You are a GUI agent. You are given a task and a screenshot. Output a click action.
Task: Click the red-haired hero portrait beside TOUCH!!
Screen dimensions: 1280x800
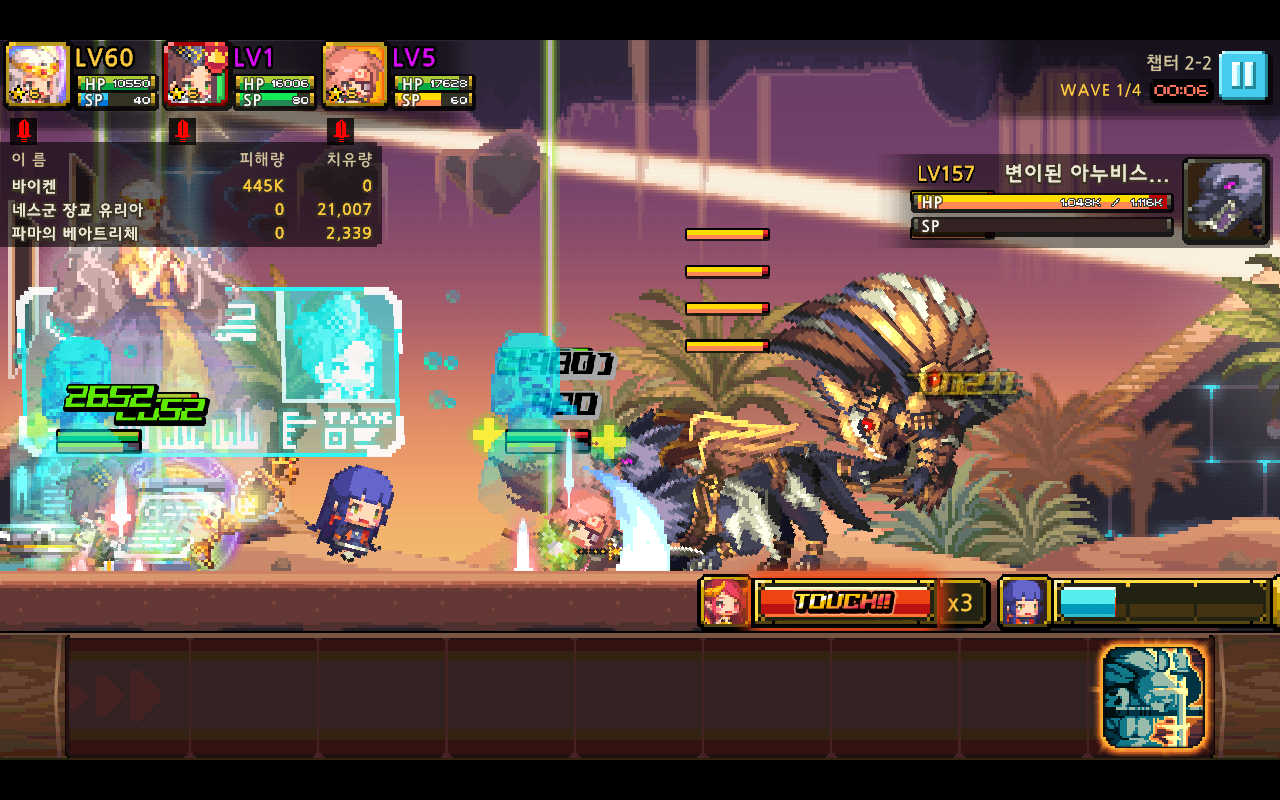(x=726, y=602)
